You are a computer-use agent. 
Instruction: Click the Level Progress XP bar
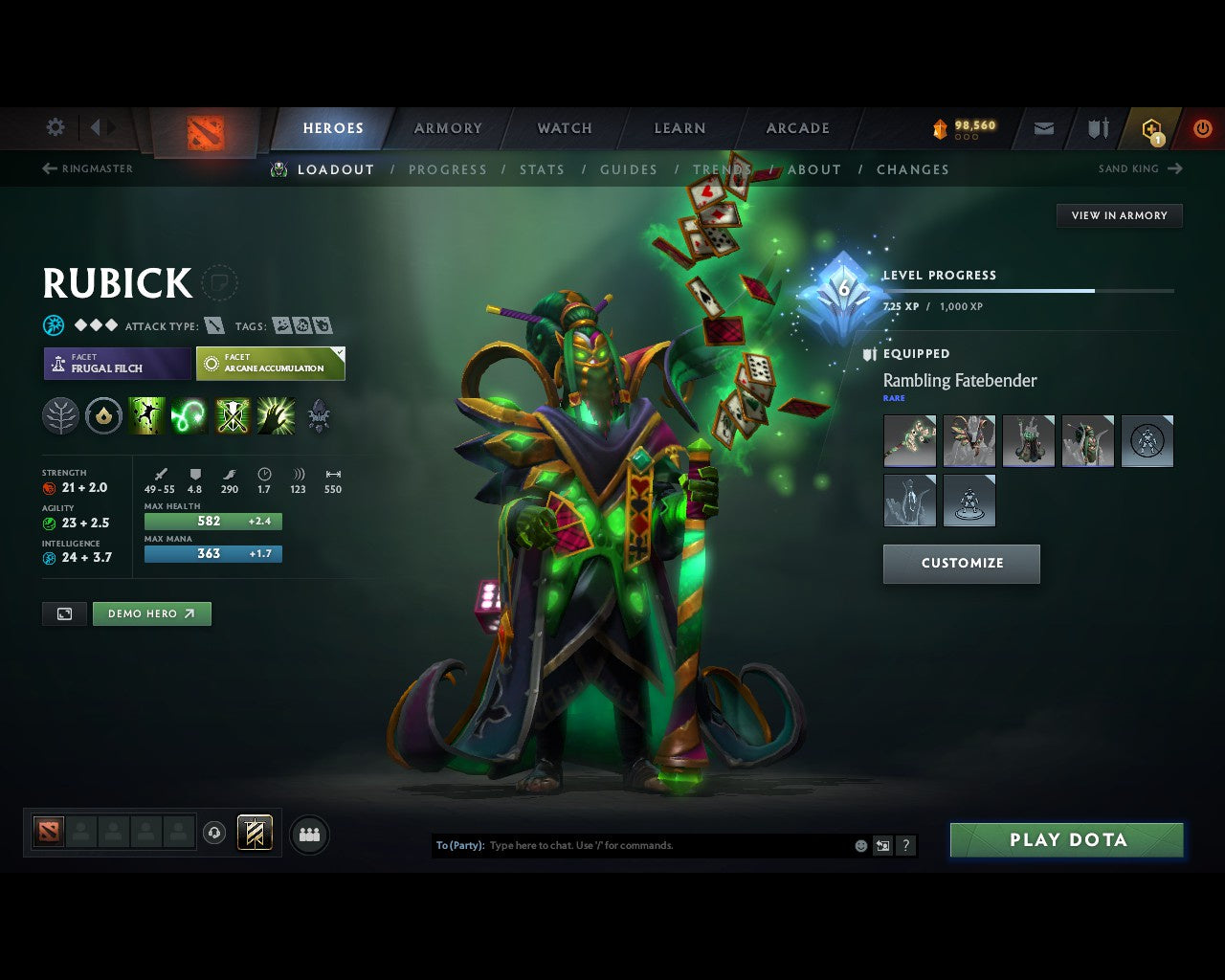tap(1029, 291)
